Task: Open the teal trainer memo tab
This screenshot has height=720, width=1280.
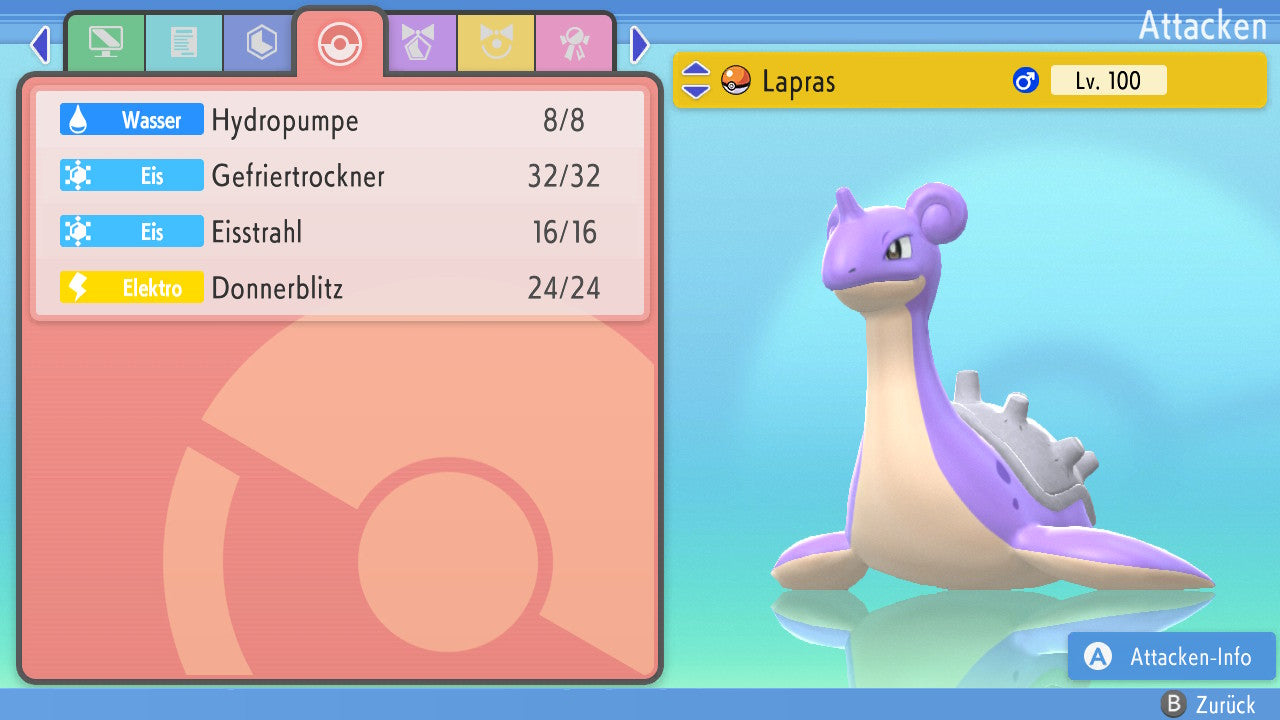Action: click(x=183, y=43)
